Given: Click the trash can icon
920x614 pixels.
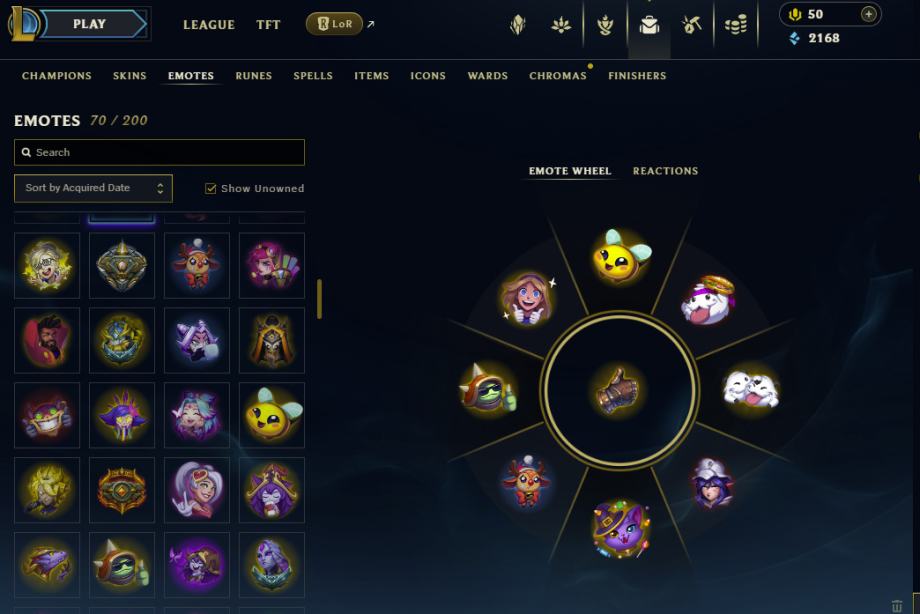Looking at the screenshot, I should click(x=896, y=606).
